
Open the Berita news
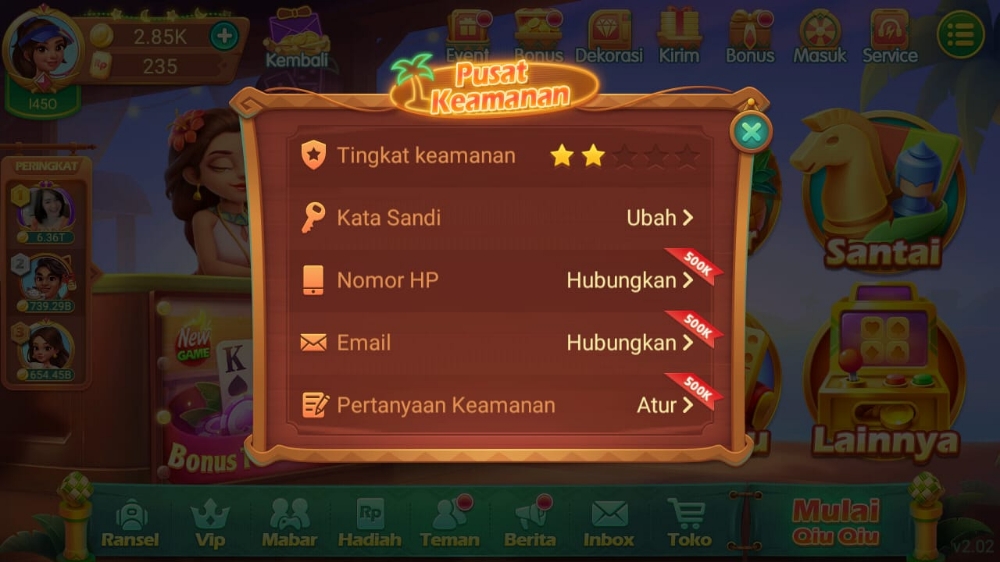point(530,523)
